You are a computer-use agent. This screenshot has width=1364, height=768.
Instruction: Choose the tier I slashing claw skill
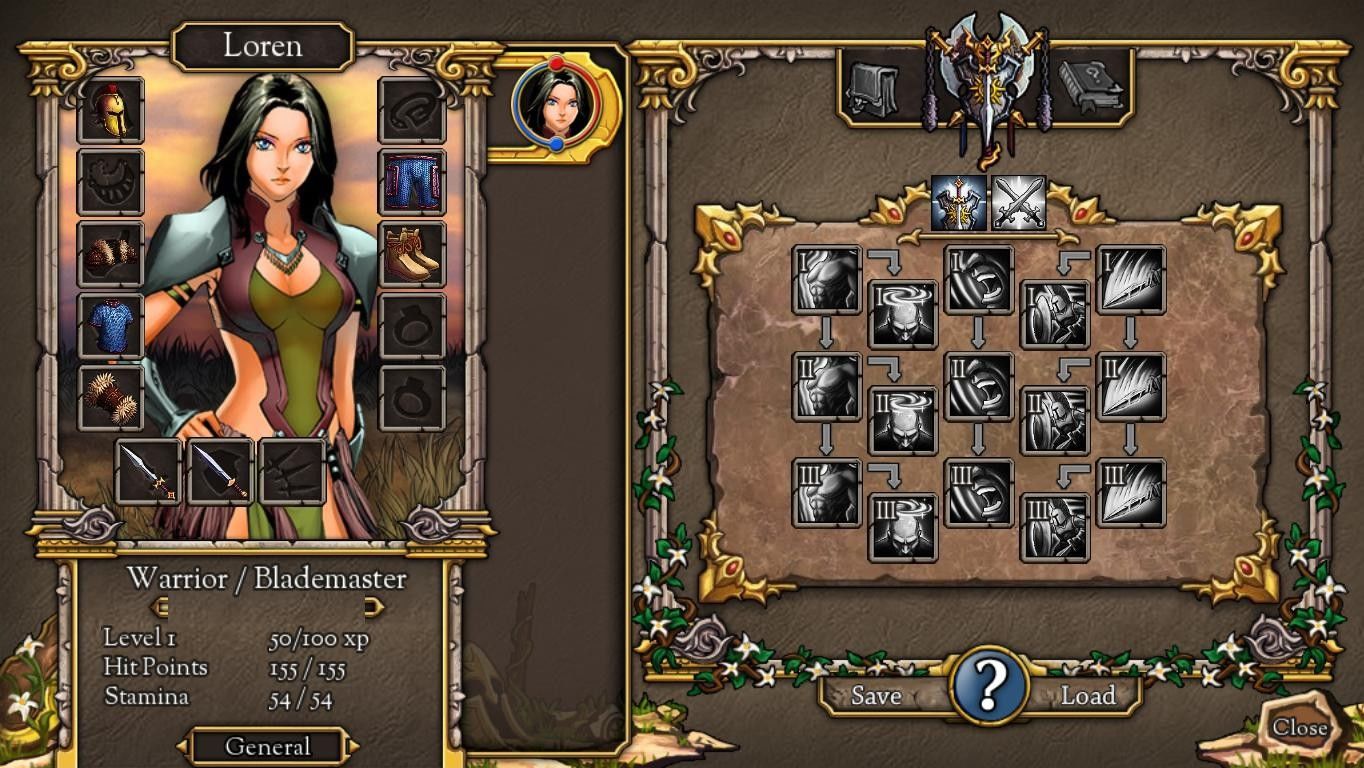coord(1131,280)
